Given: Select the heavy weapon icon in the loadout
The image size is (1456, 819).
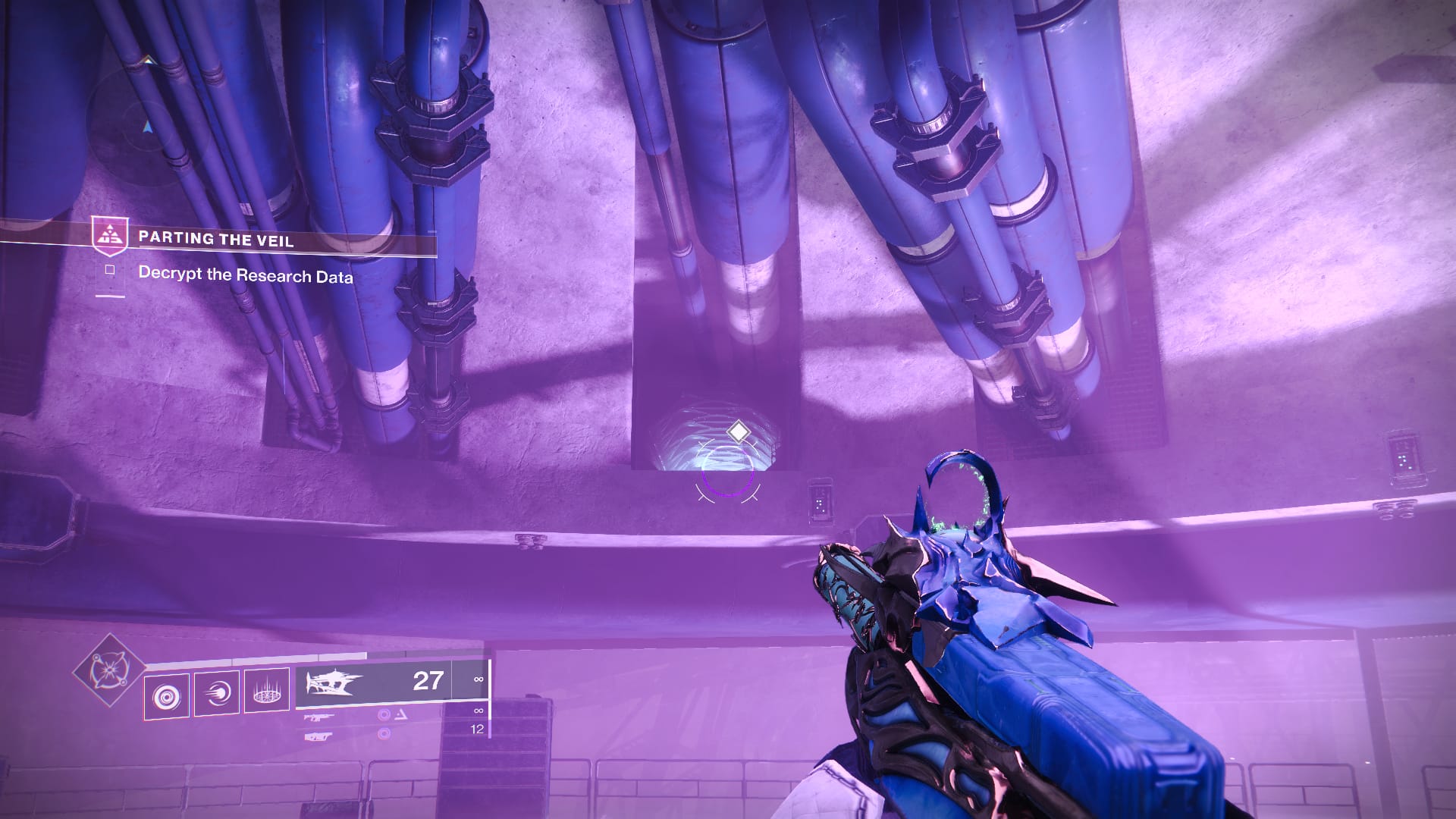Looking at the screenshot, I should click(318, 736).
